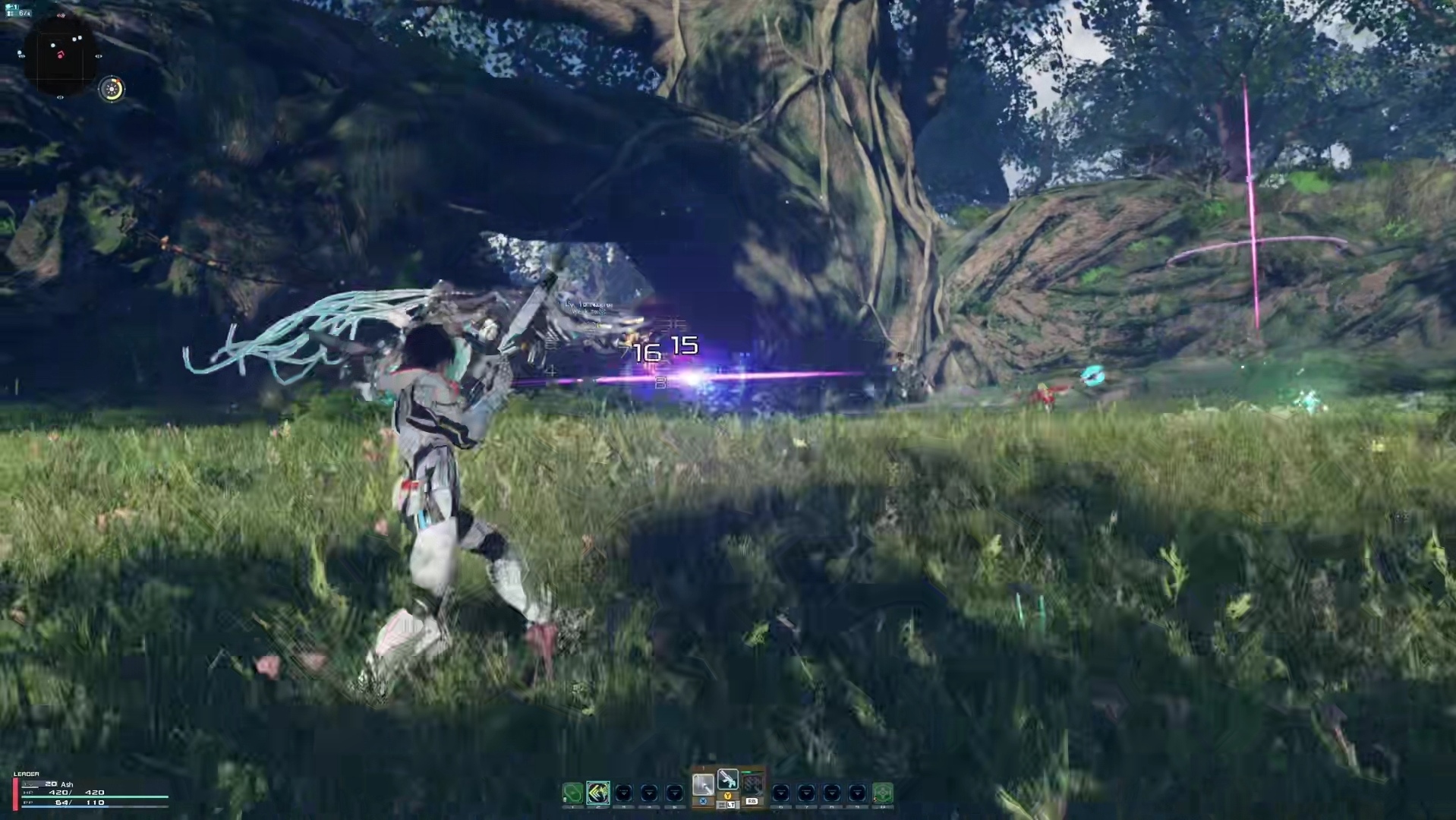The height and width of the screenshot is (820, 1456).
Task: Choose the assault rifle photon art icon
Action: pyautogui.click(x=728, y=780)
